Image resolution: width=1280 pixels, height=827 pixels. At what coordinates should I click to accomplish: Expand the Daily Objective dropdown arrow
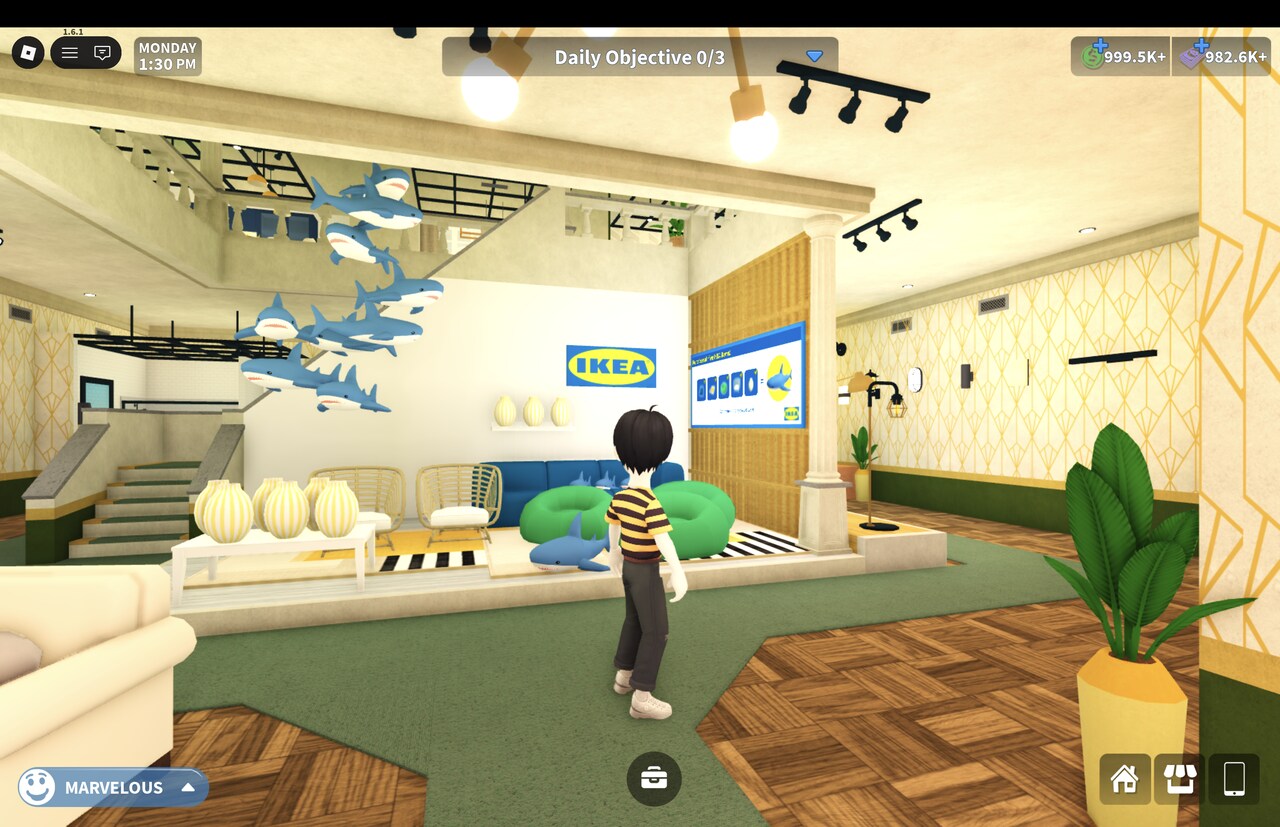[814, 56]
